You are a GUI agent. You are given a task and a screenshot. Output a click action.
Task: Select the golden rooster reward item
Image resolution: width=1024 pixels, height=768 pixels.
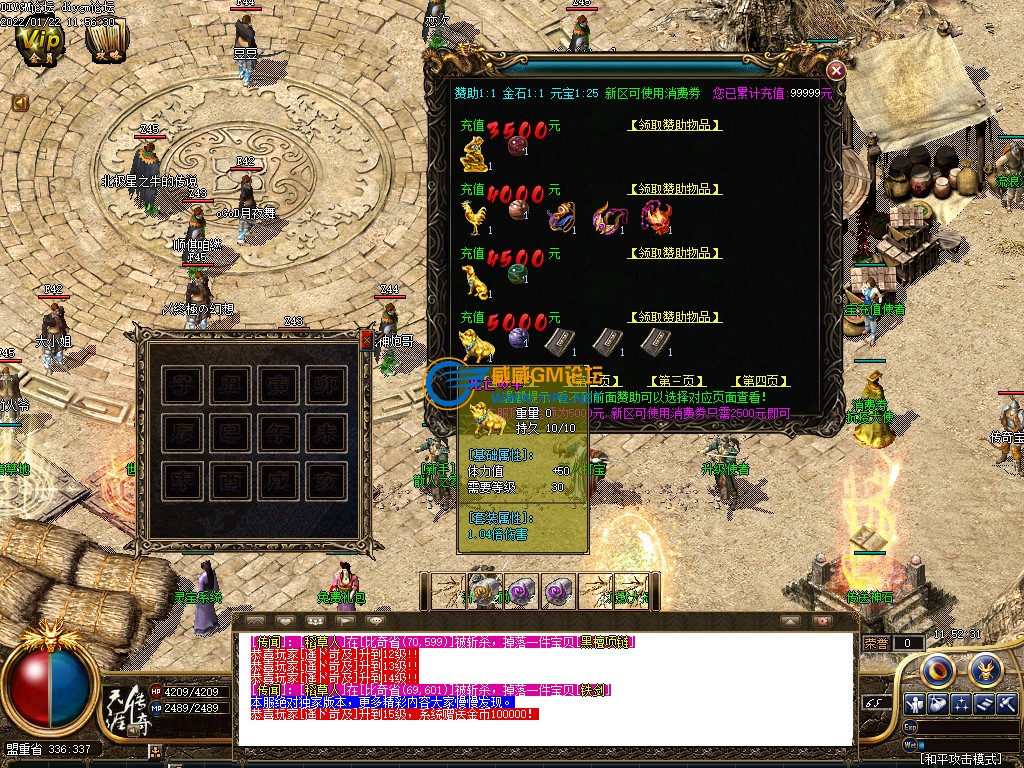473,216
